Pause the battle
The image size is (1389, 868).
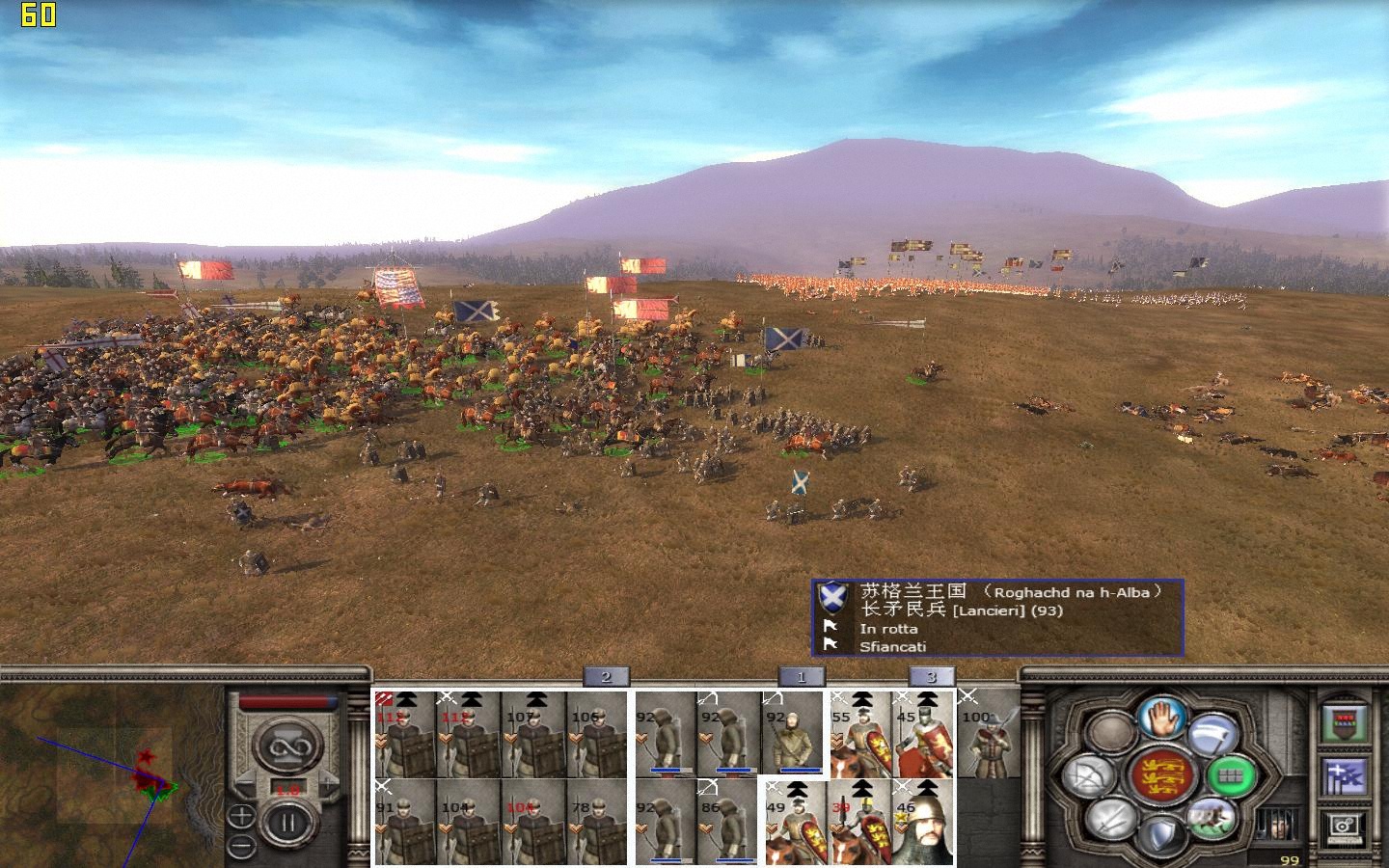[287, 824]
